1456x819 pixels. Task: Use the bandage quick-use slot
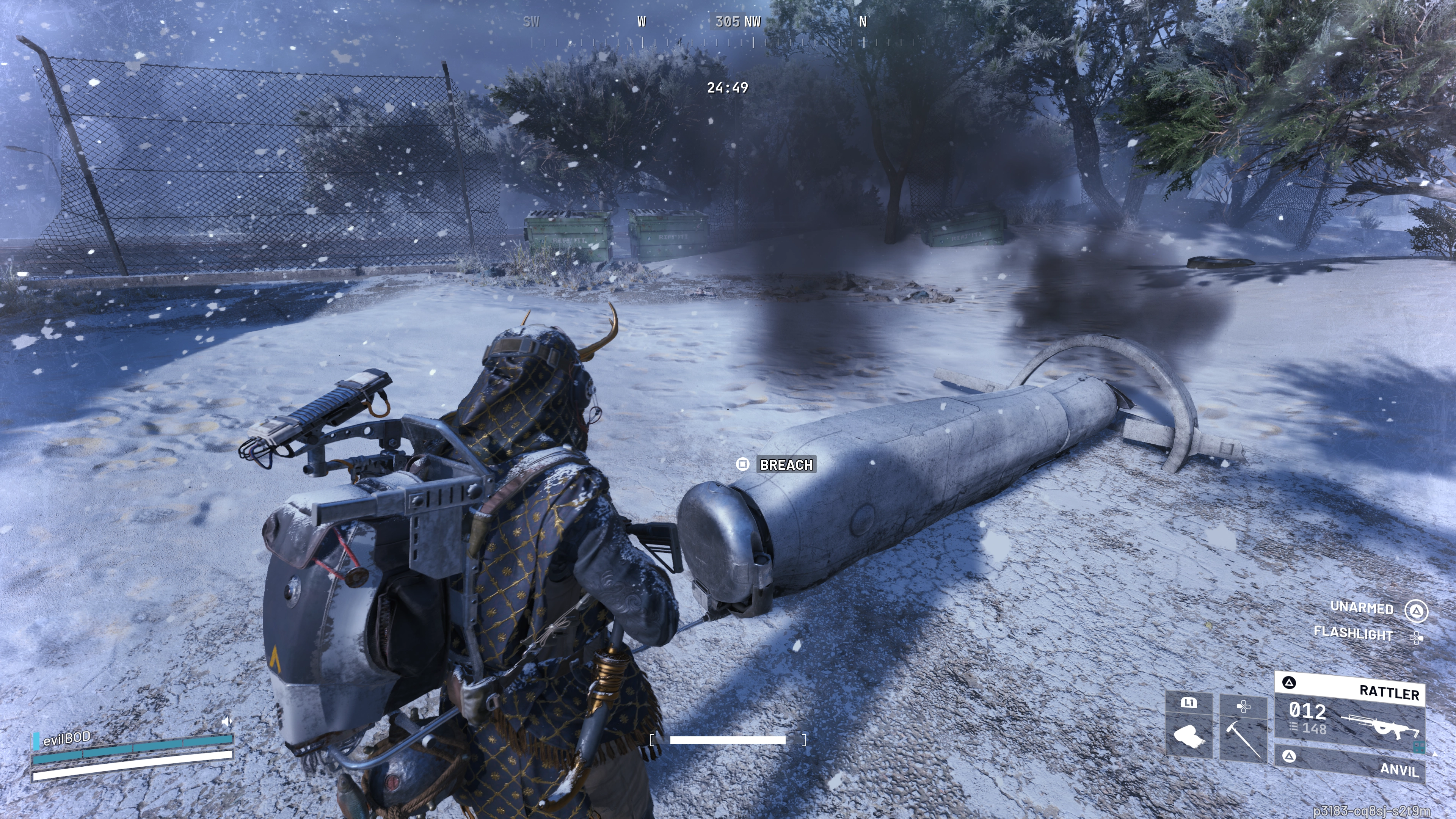(x=1189, y=728)
